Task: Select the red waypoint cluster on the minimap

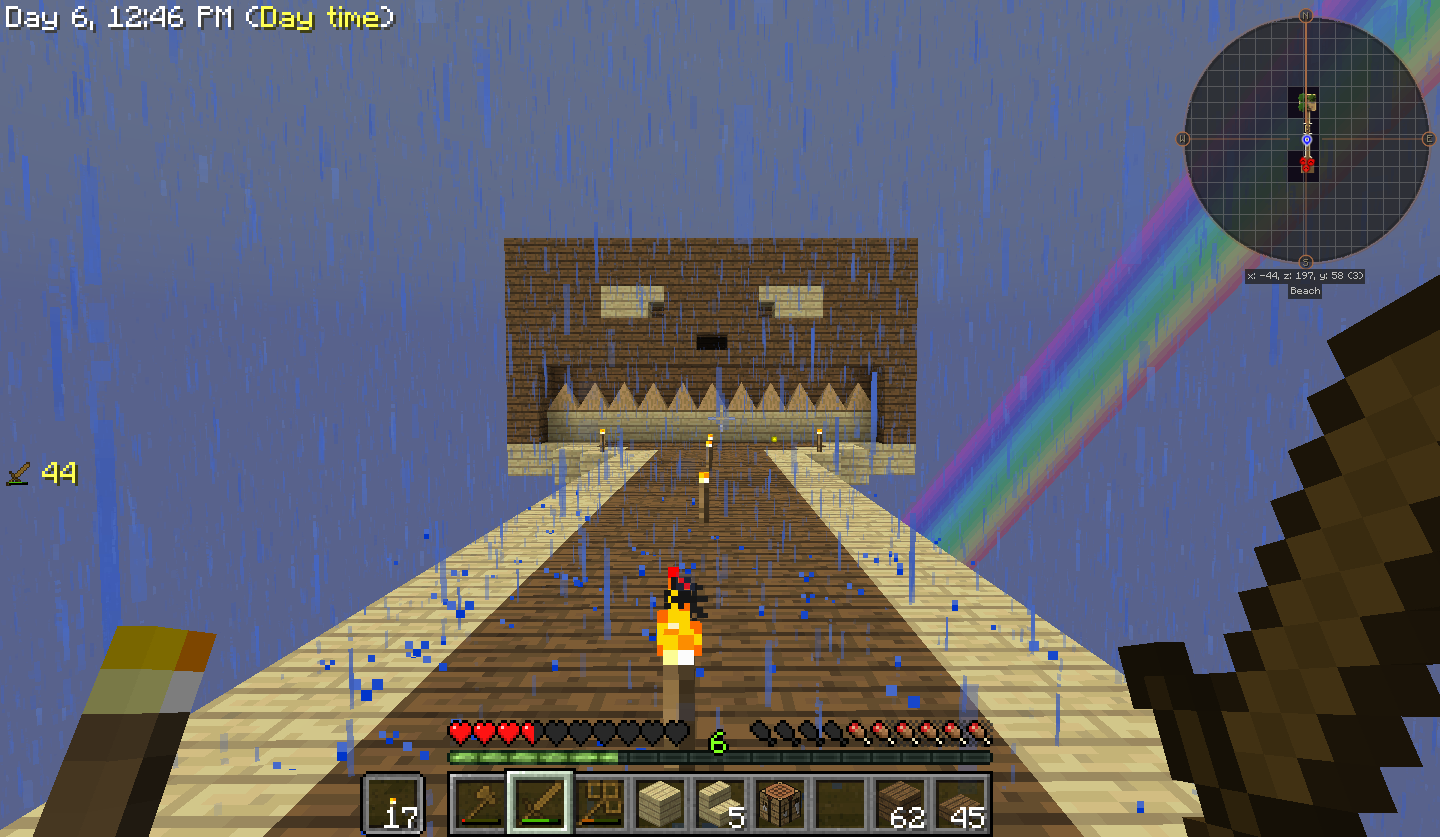Action: coord(1306,165)
